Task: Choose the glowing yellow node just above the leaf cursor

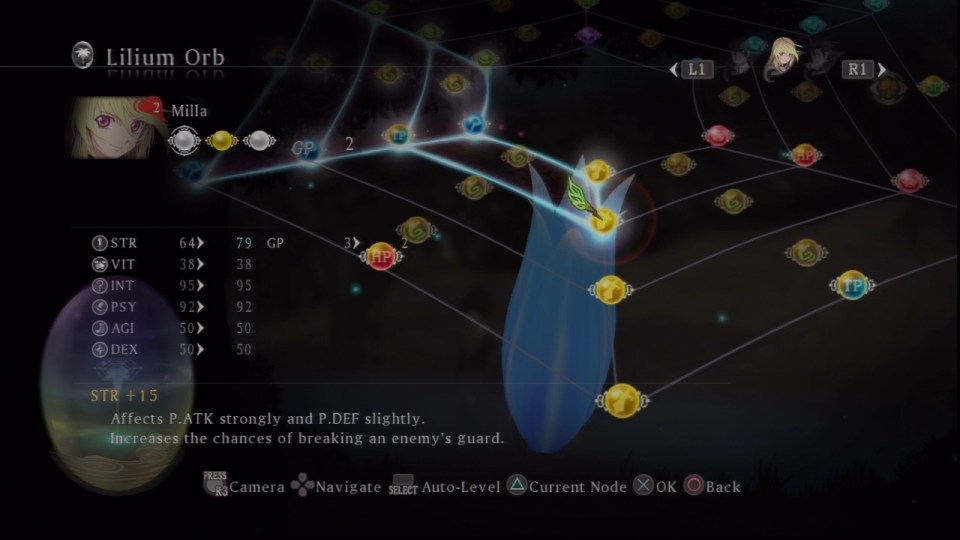Action: (x=598, y=172)
